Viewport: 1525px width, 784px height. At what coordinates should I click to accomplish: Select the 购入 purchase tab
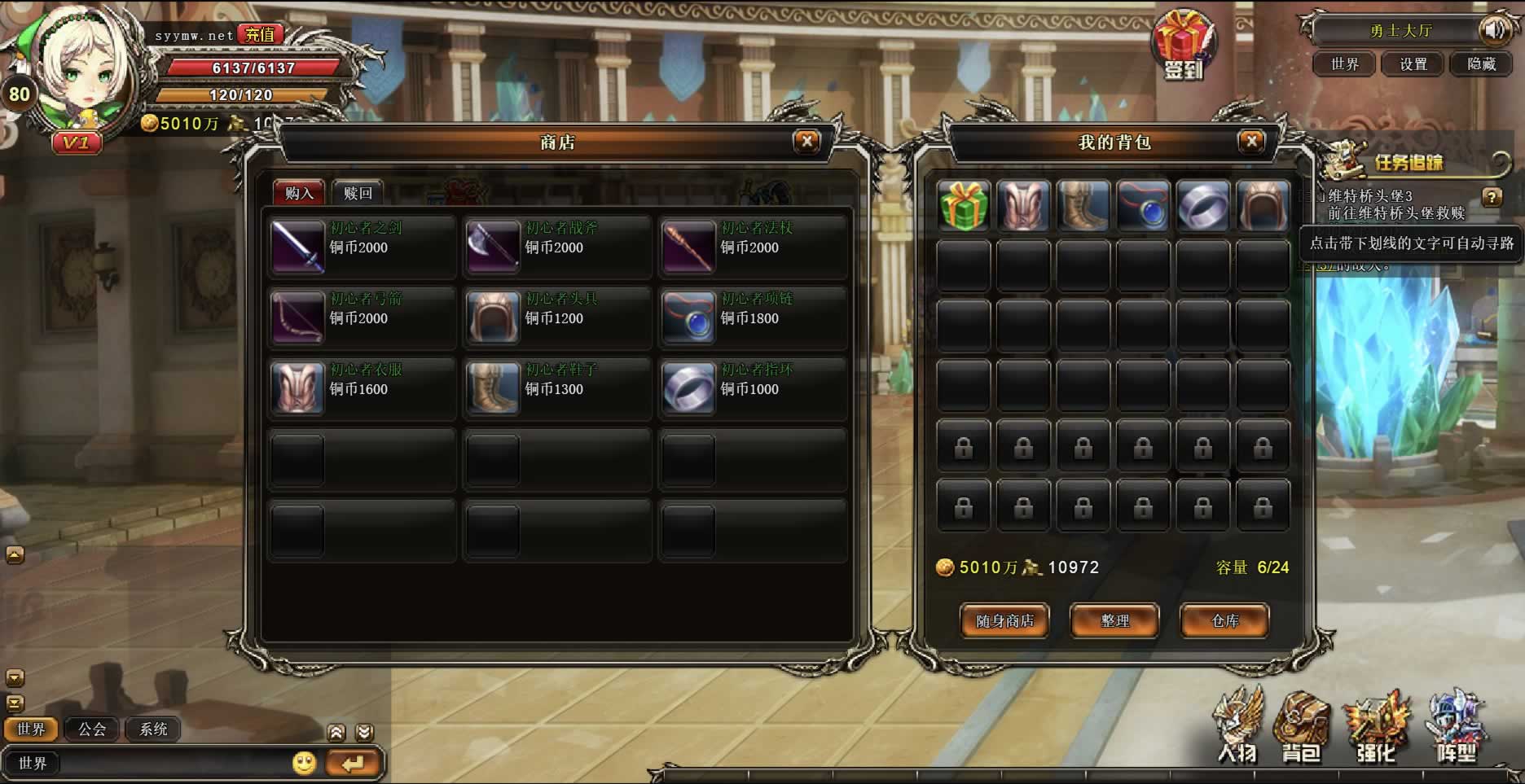[299, 193]
